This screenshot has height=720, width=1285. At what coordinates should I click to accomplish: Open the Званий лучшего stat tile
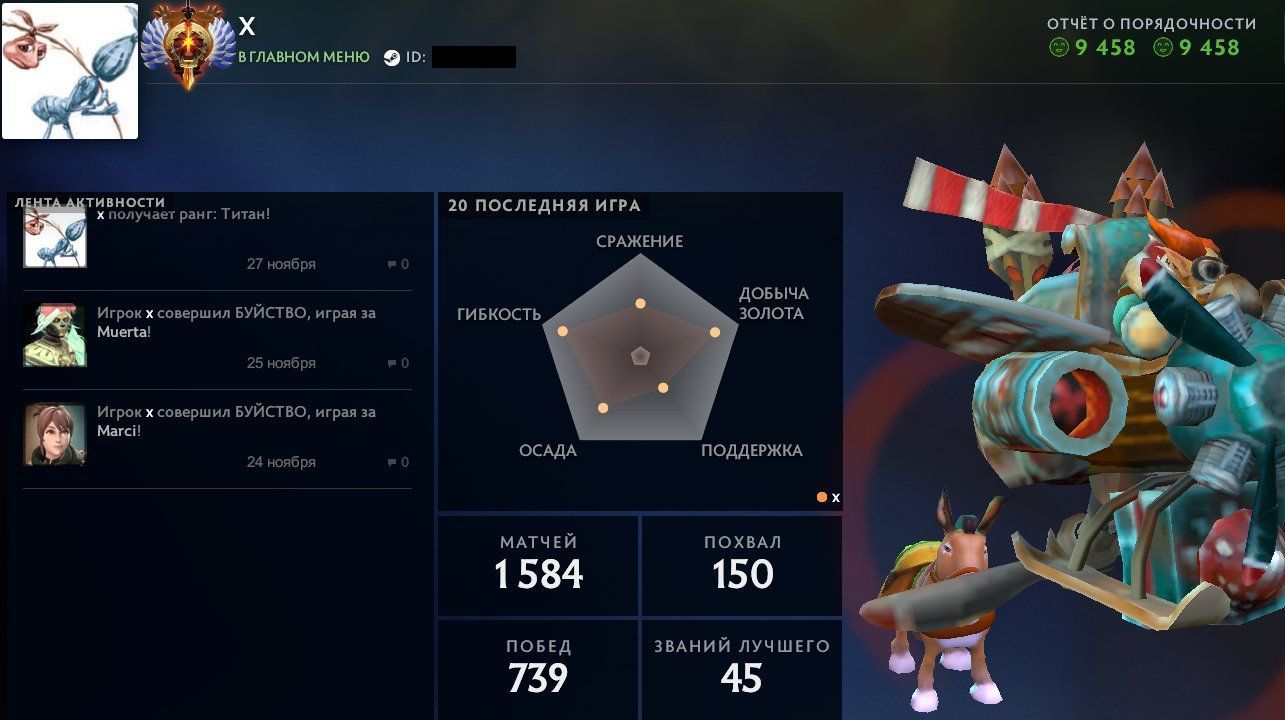click(x=742, y=668)
